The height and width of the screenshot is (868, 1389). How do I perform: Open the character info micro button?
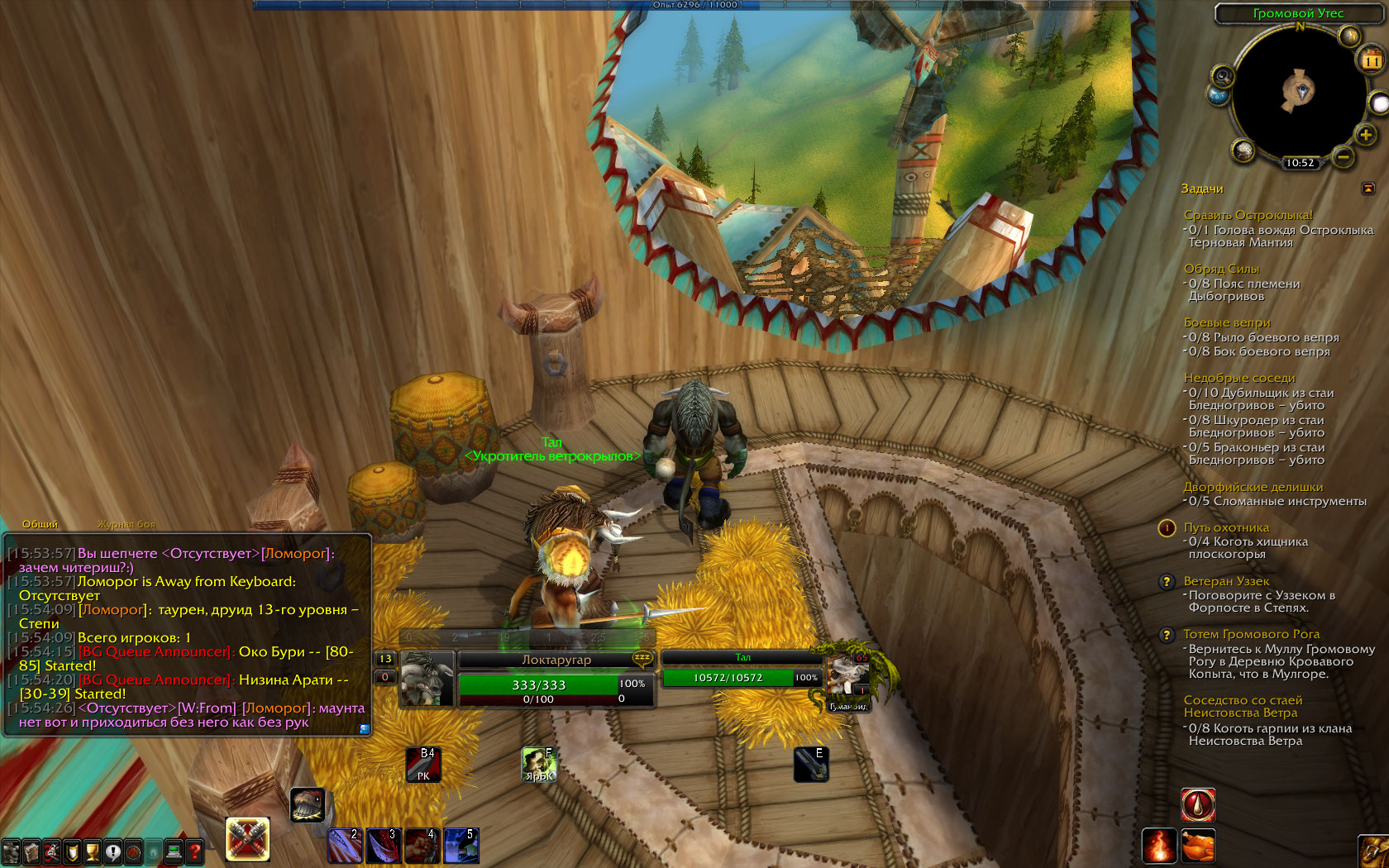11,851
